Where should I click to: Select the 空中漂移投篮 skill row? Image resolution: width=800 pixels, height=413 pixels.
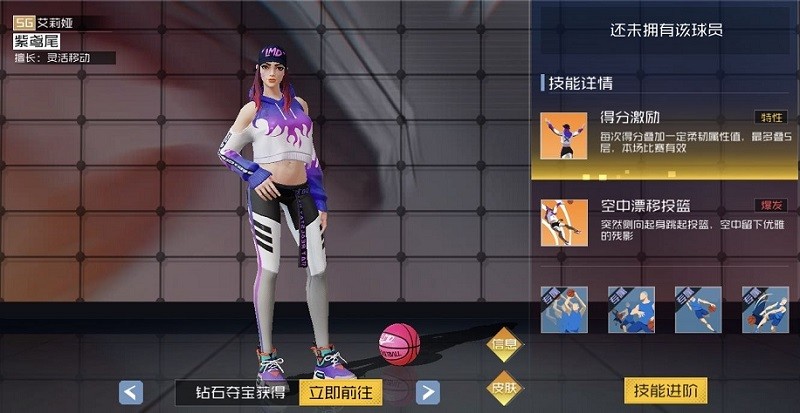pyautogui.click(x=665, y=223)
